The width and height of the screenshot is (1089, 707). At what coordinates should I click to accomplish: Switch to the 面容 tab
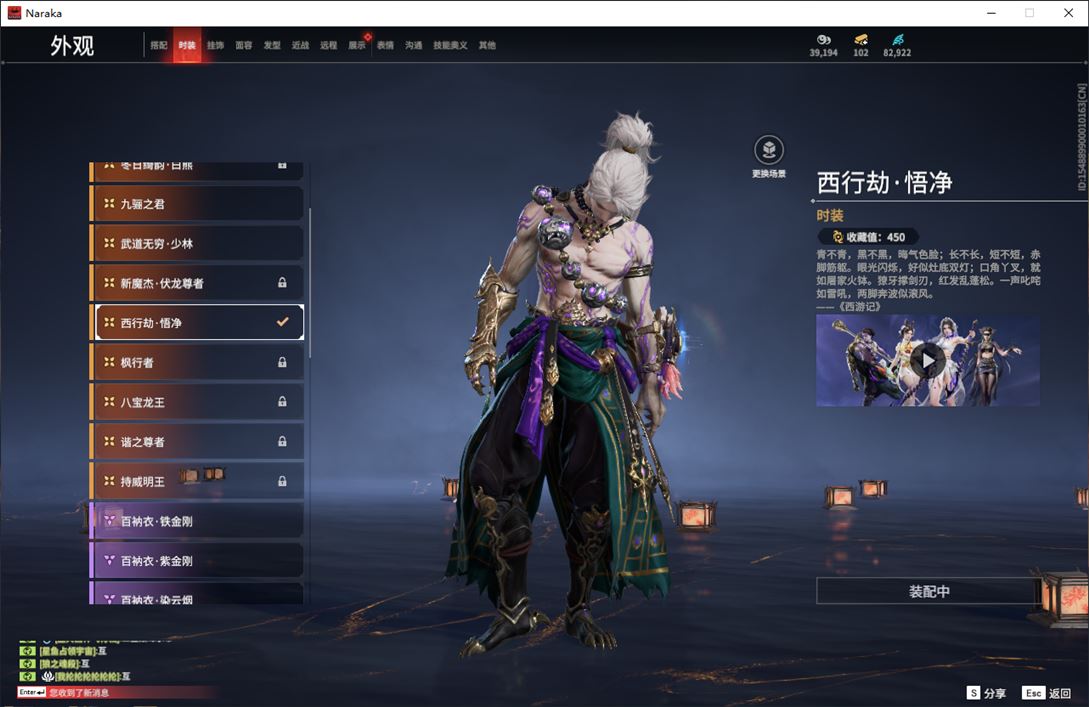point(244,46)
